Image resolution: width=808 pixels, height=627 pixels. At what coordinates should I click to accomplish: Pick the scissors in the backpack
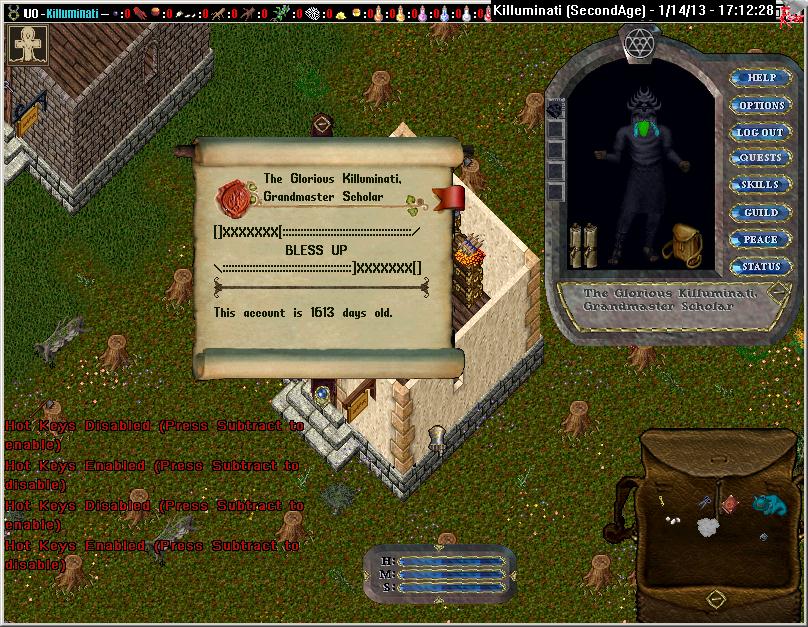click(x=705, y=502)
